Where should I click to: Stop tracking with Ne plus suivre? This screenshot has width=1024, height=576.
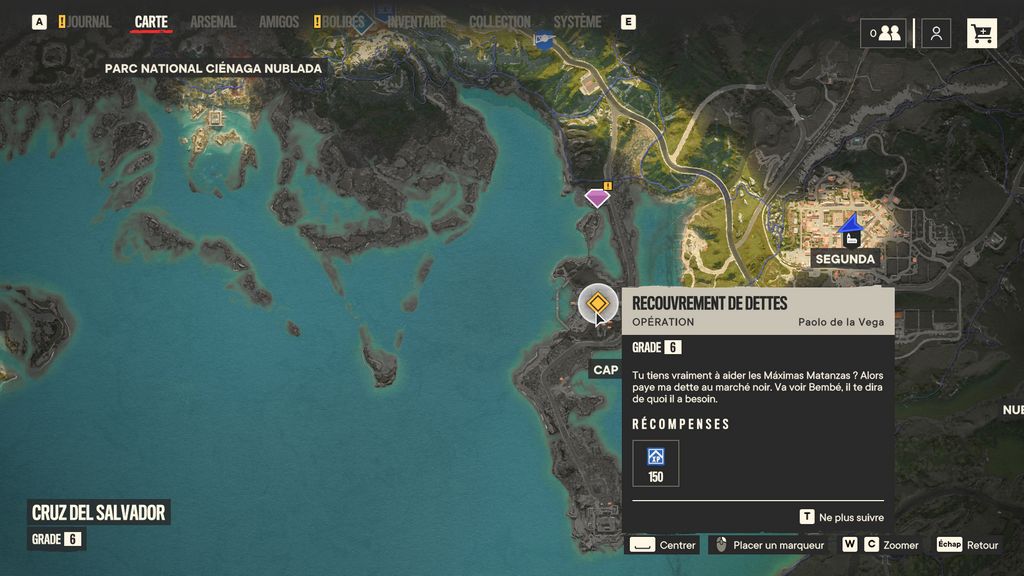pyautogui.click(x=845, y=517)
